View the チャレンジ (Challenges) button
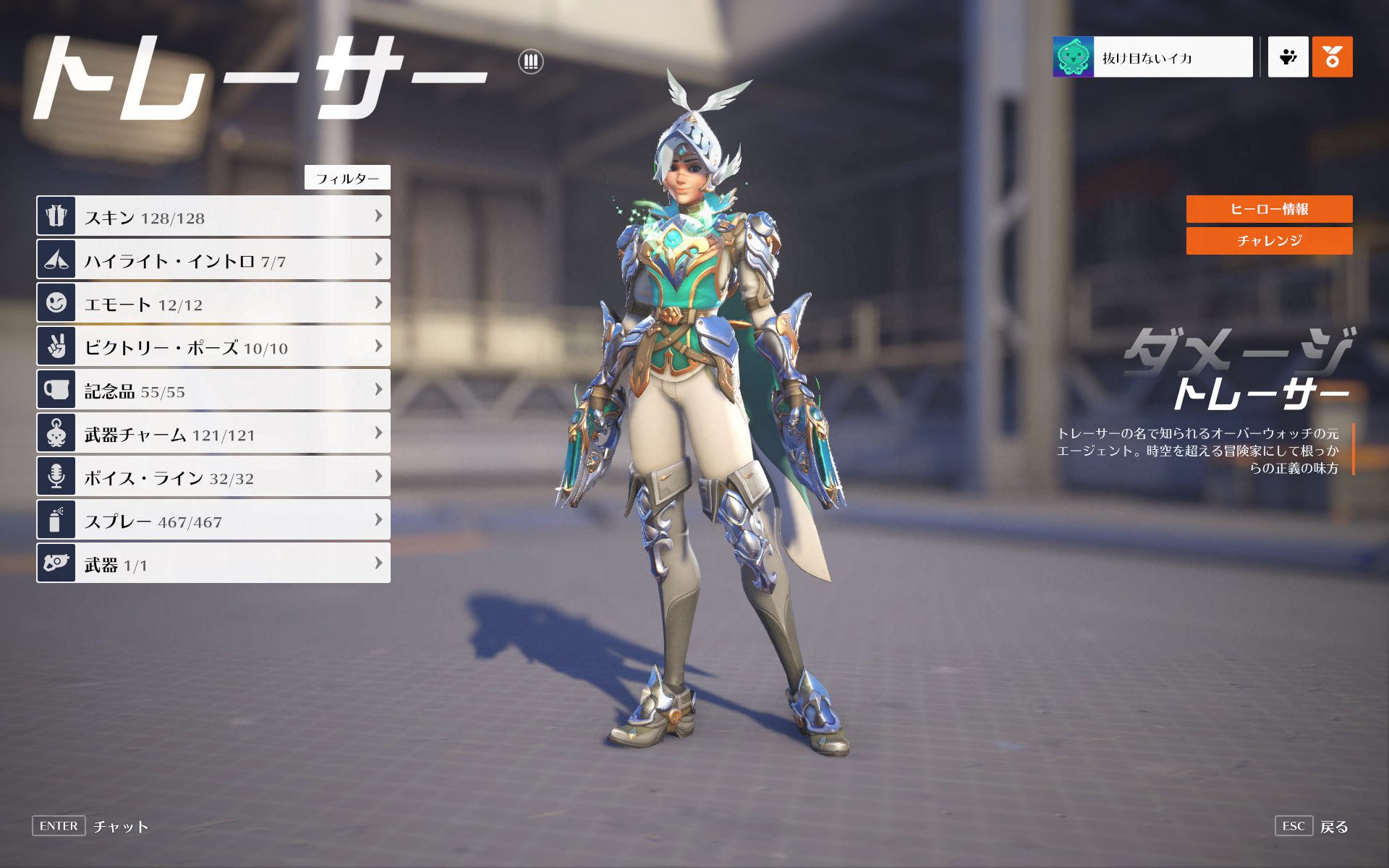The width and height of the screenshot is (1389, 868). coord(1269,241)
